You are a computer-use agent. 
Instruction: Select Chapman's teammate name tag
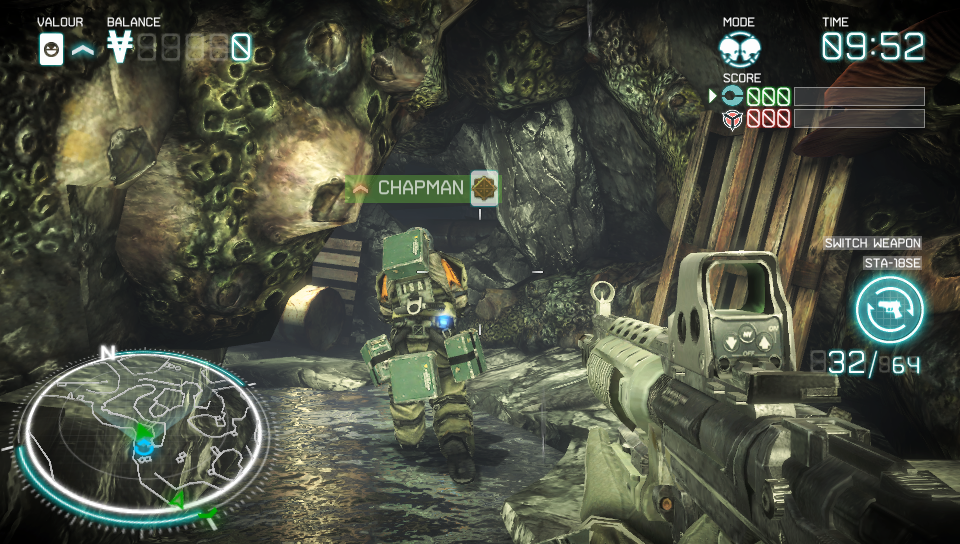tap(420, 188)
